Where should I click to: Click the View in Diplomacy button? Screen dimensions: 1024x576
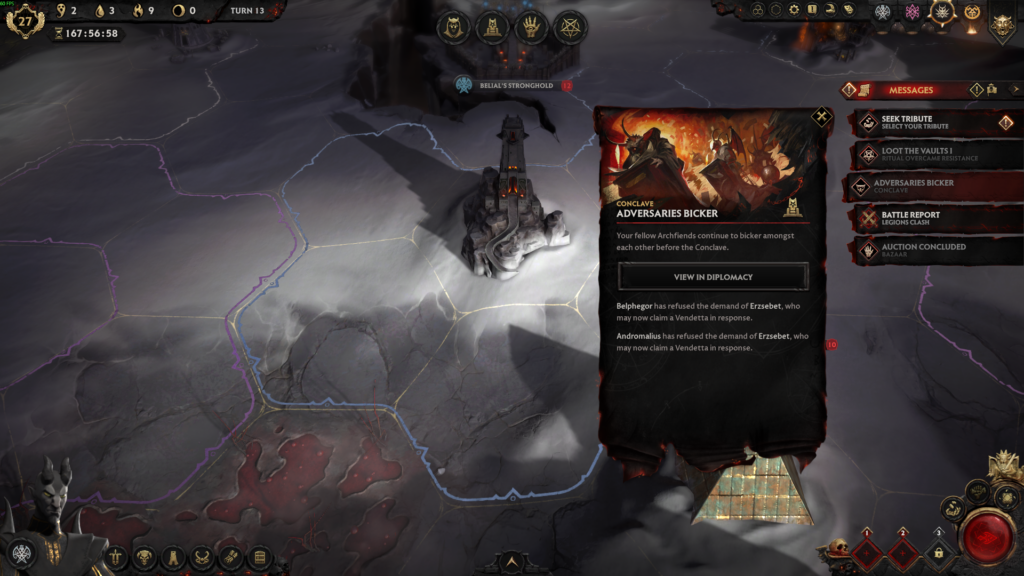click(713, 276)
